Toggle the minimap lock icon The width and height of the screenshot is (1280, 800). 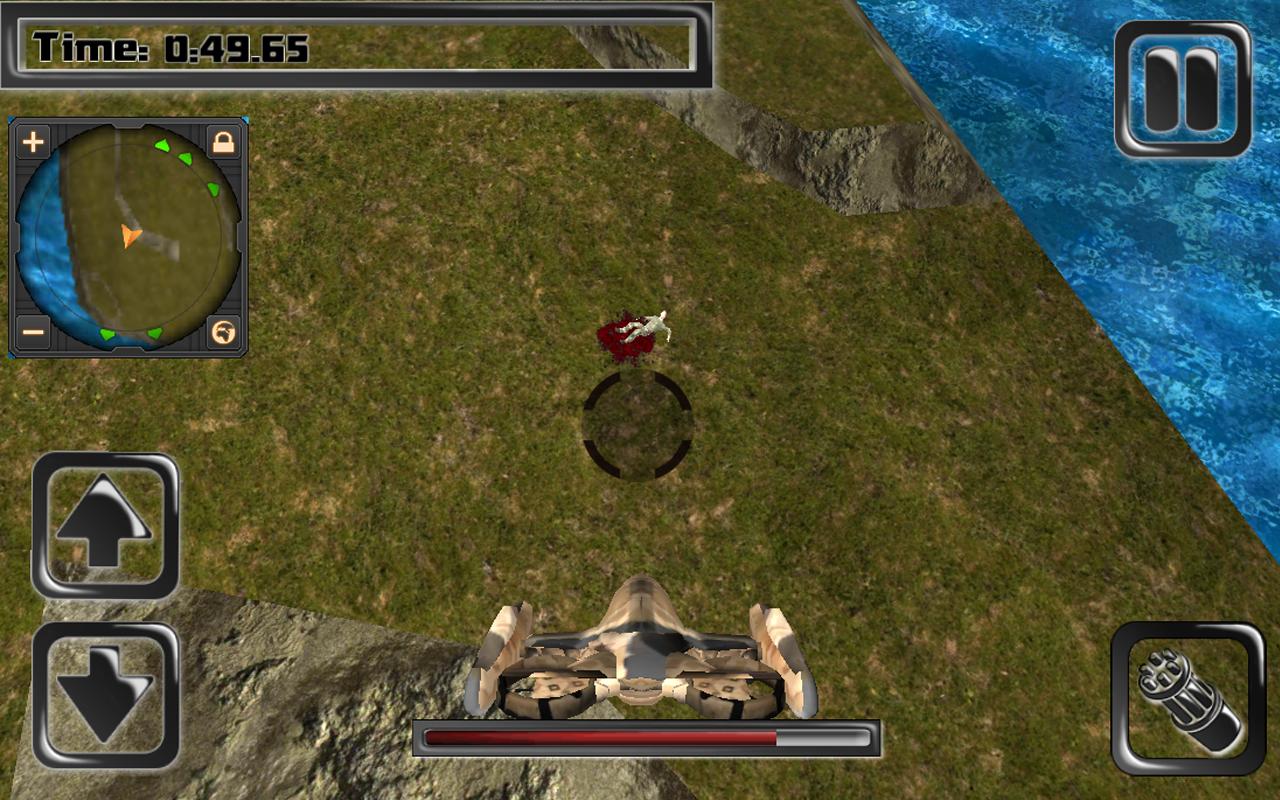coord(223,142)
